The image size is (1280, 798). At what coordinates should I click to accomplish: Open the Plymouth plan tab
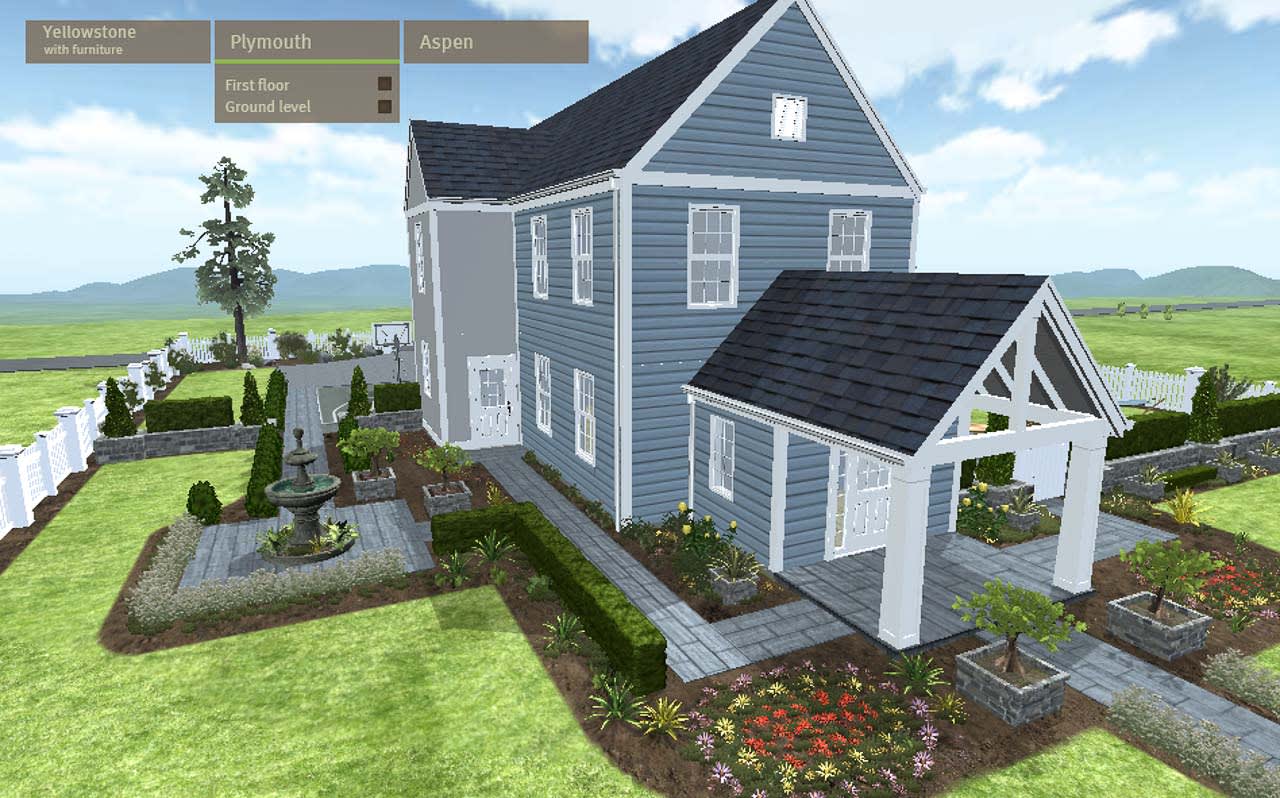pyautogui.click(x=270, y=41)
